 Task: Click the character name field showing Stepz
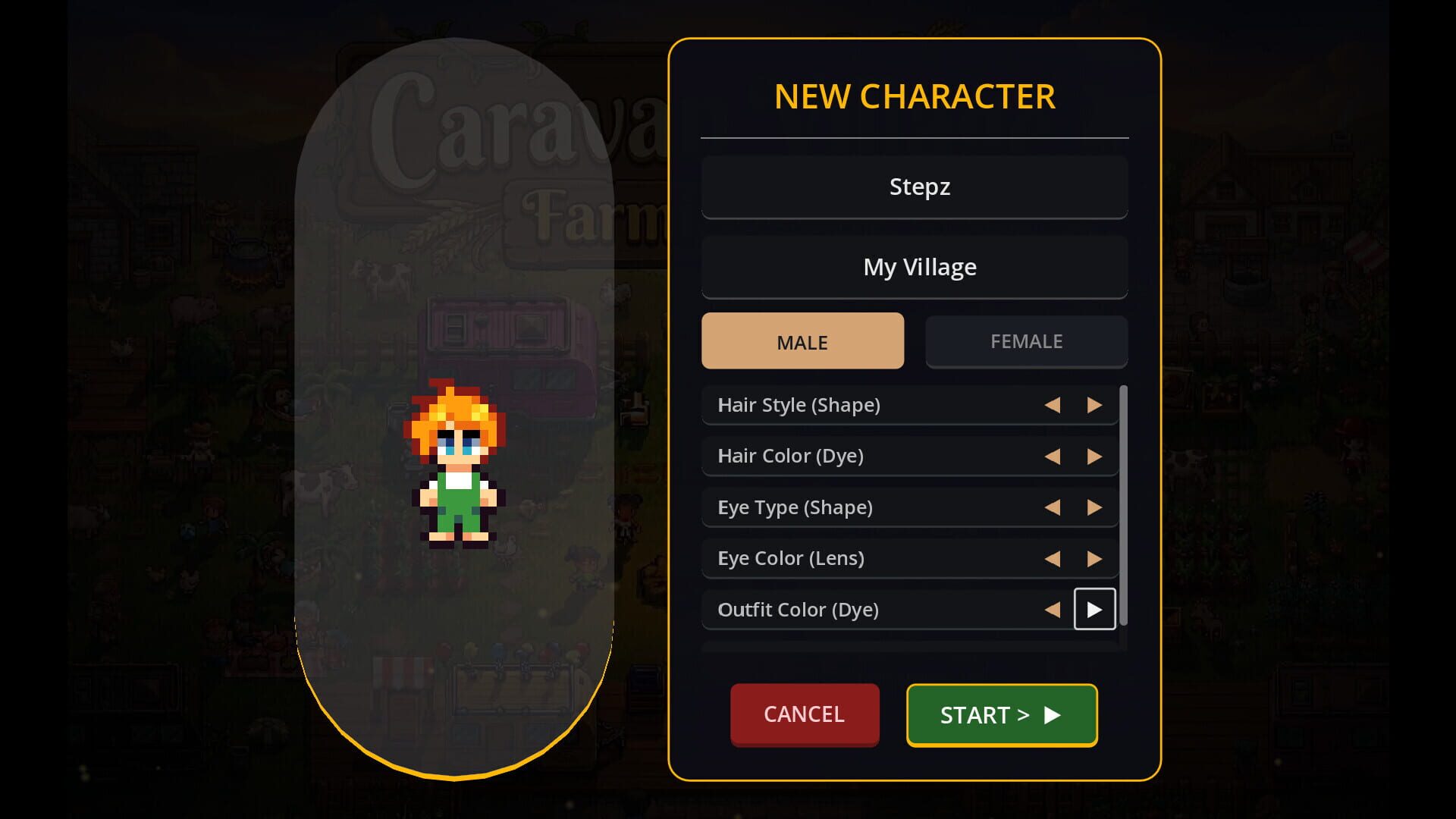(915, 187)
